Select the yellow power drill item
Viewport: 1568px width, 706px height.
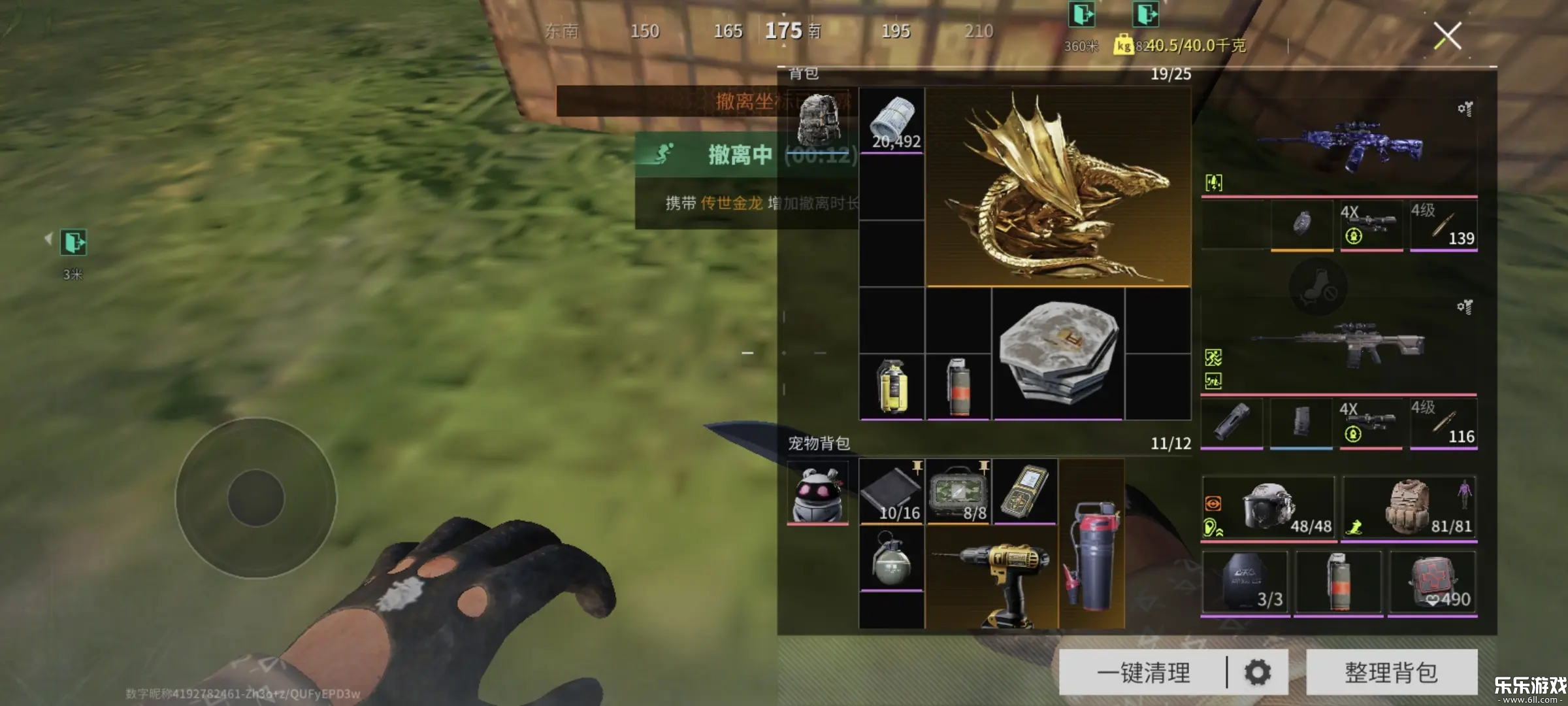coord(992,579)
